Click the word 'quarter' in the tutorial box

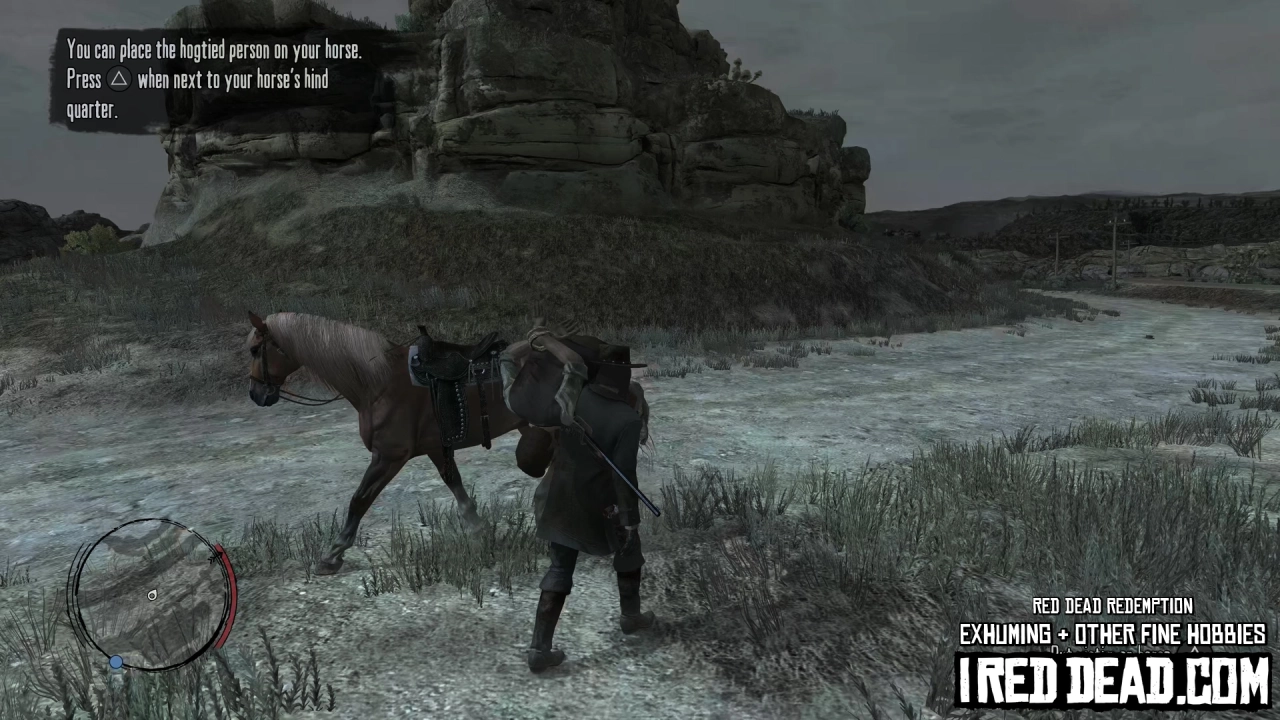pos(90,110)
